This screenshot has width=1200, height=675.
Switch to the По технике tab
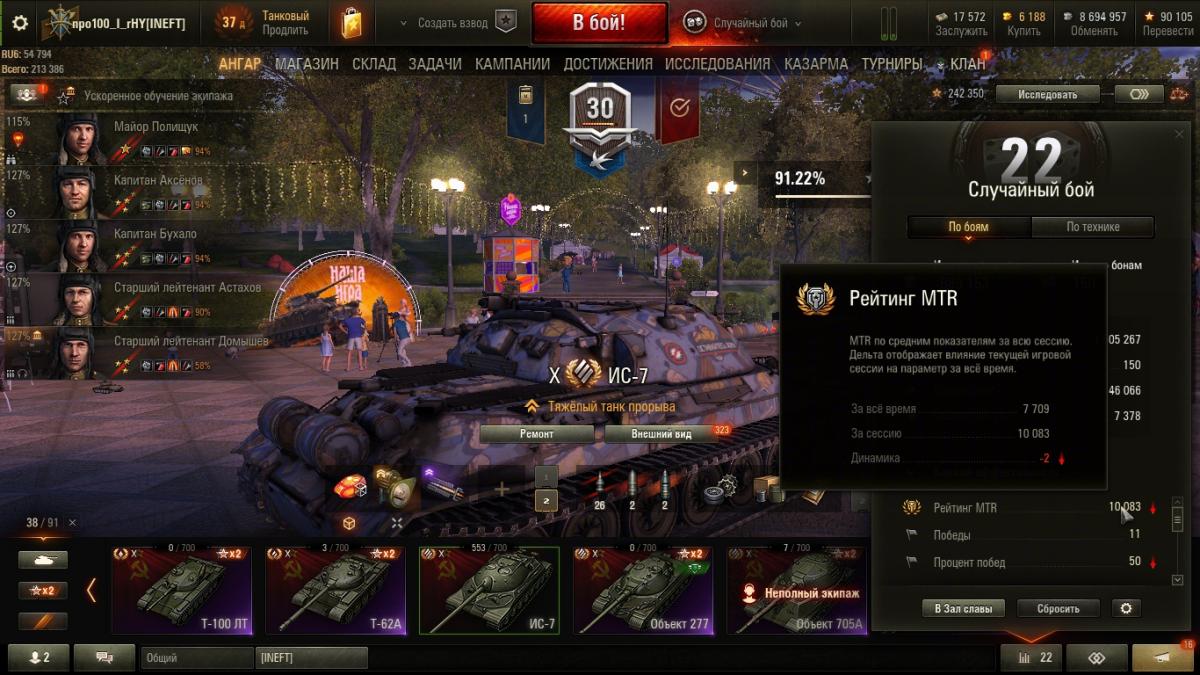(x=1092, y=227)
